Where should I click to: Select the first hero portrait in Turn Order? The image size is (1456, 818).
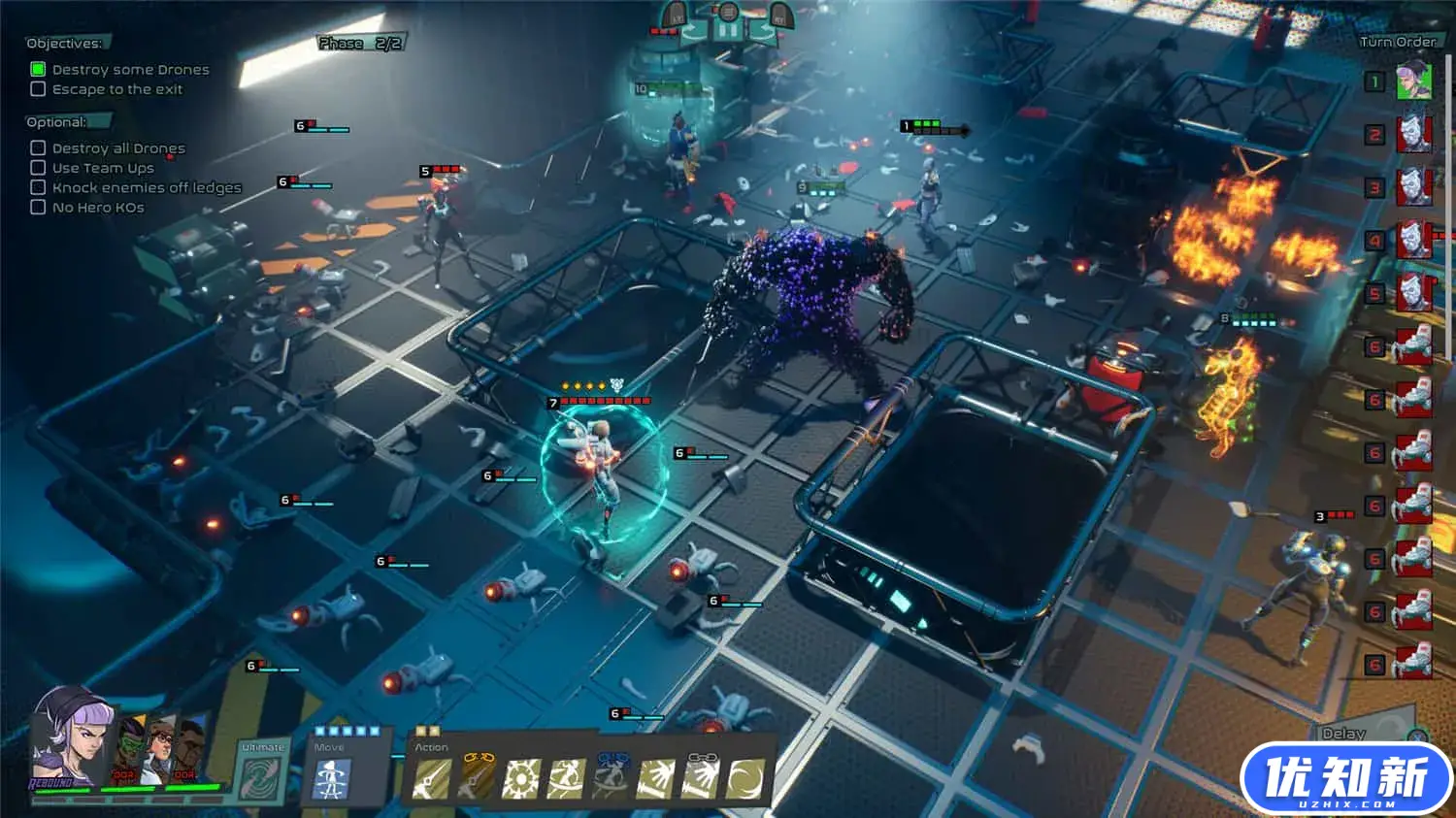click(1413, 82)
